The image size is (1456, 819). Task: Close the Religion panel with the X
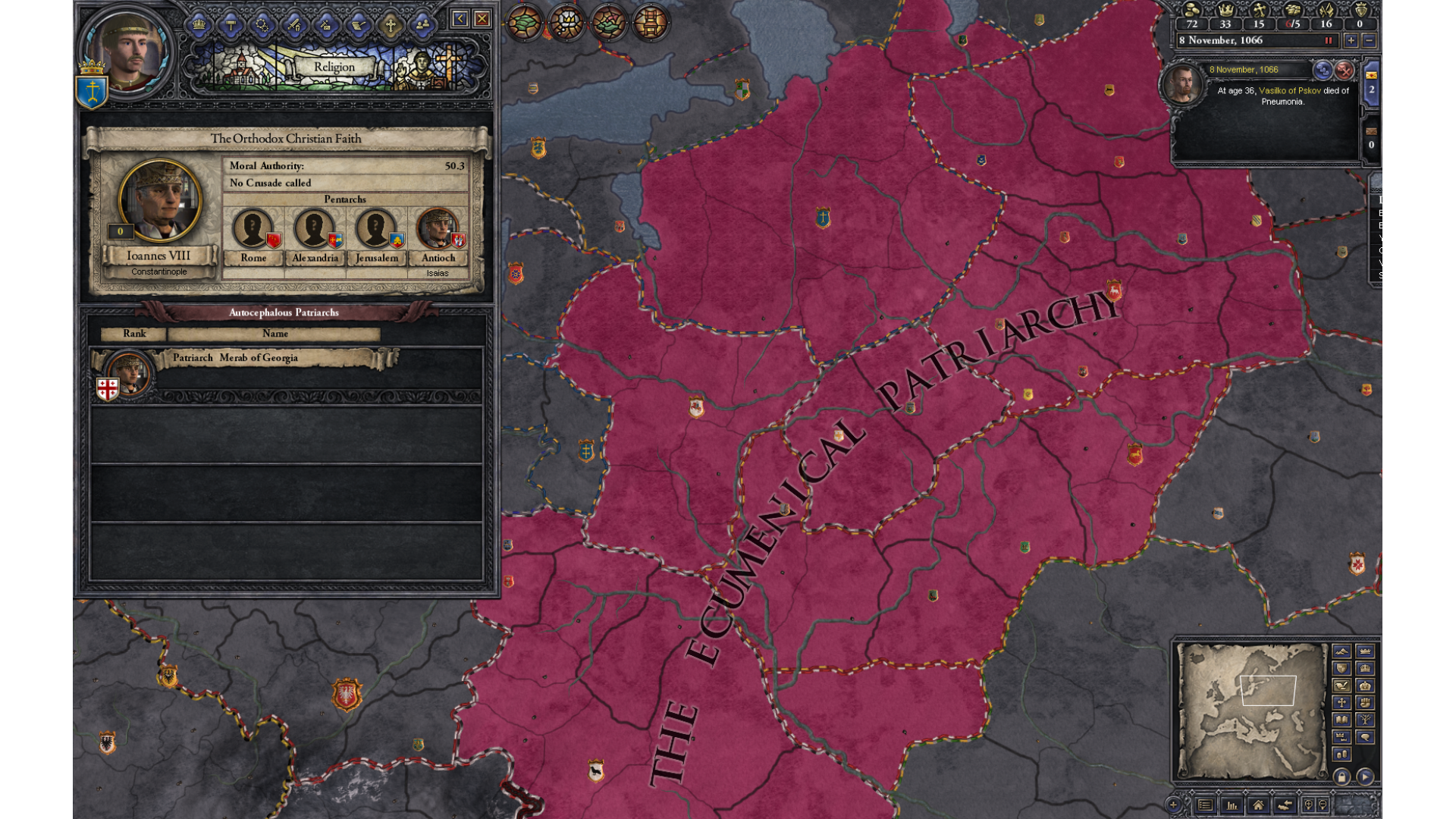pos(482,19)
